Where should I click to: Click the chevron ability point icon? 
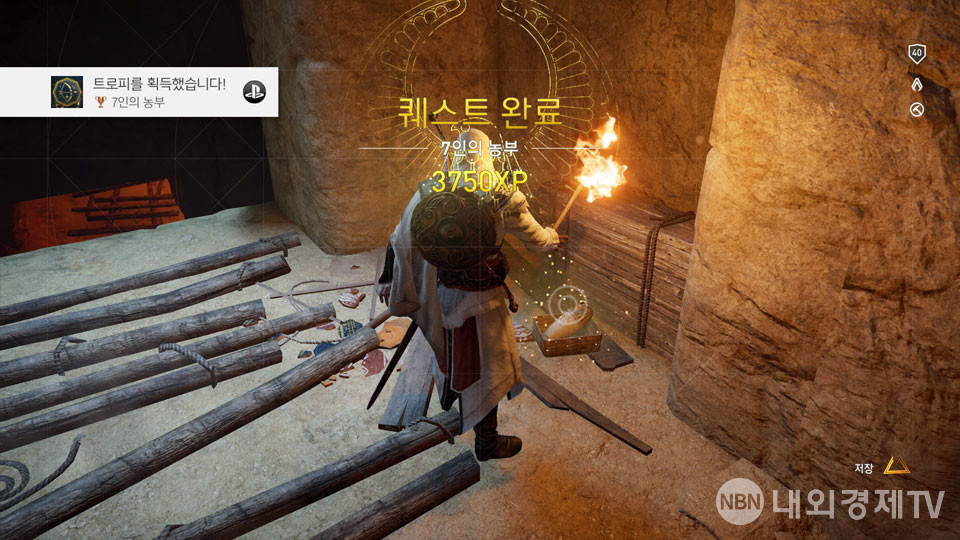pos(916,82)
